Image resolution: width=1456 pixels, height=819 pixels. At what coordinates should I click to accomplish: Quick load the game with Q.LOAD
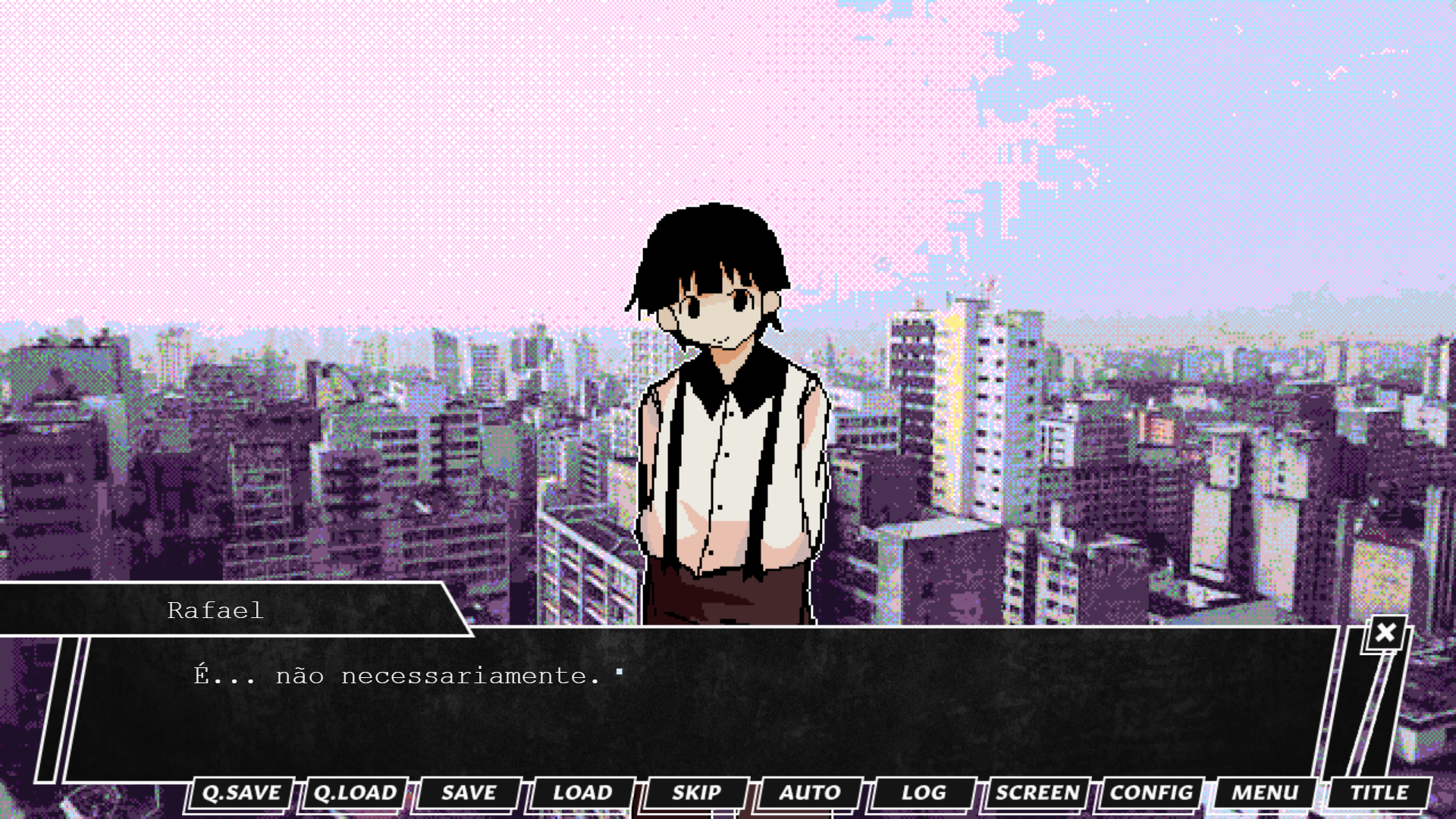tap(353, 793)
